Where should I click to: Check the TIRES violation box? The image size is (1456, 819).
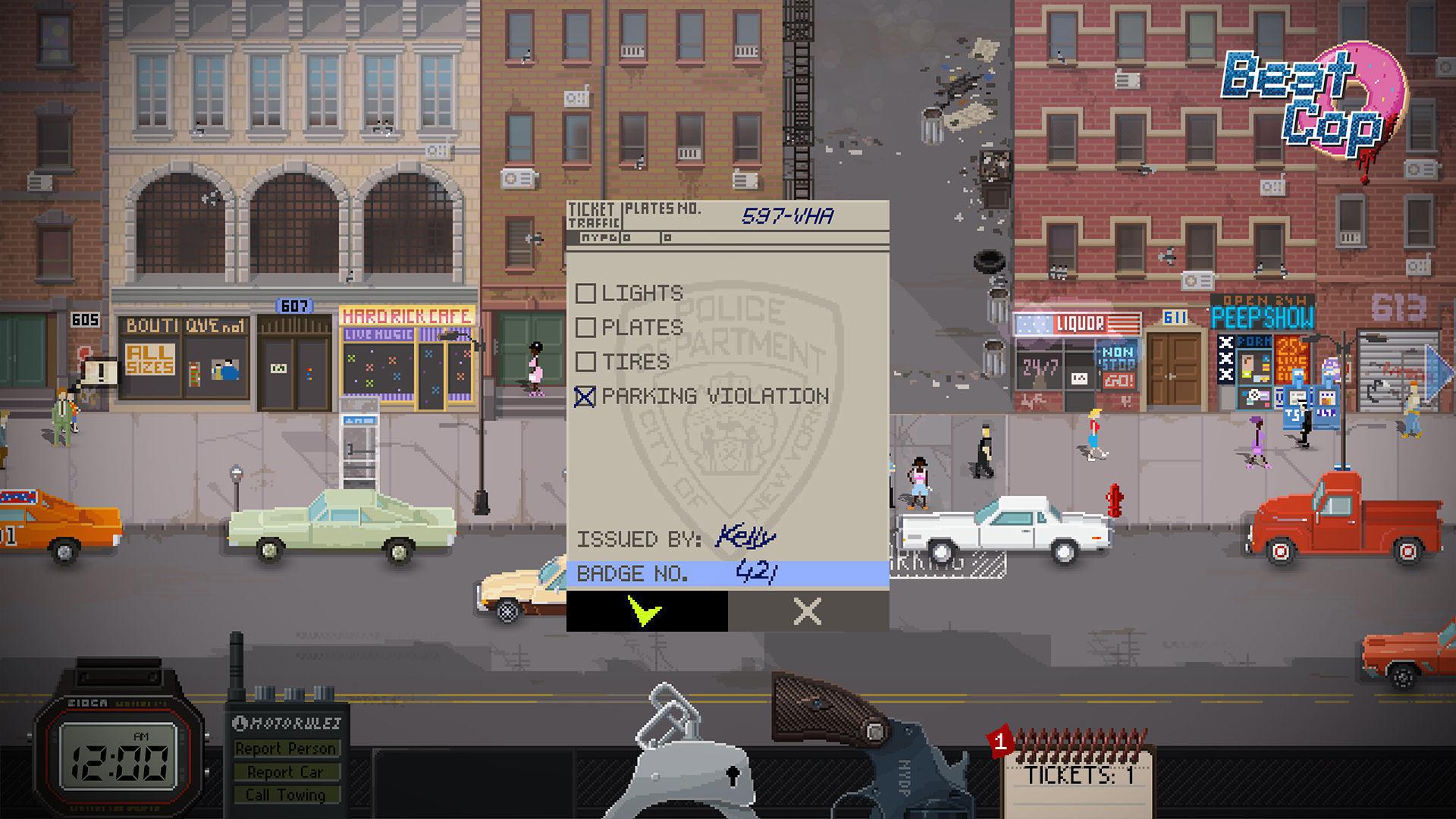click(585, 362)
